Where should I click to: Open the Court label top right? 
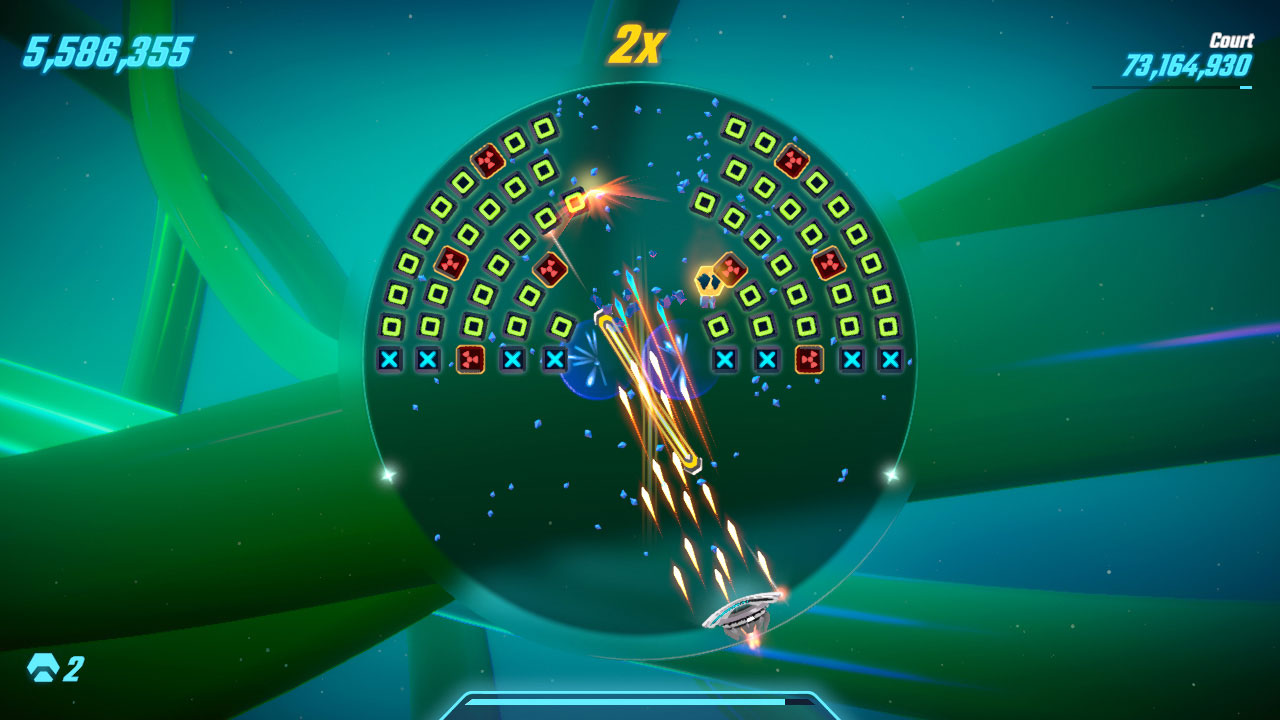click(1234, 40)
